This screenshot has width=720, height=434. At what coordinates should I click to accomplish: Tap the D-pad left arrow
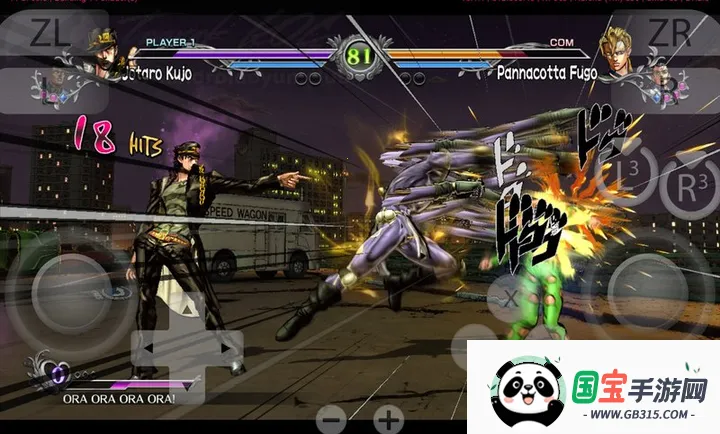click(147, 349)
